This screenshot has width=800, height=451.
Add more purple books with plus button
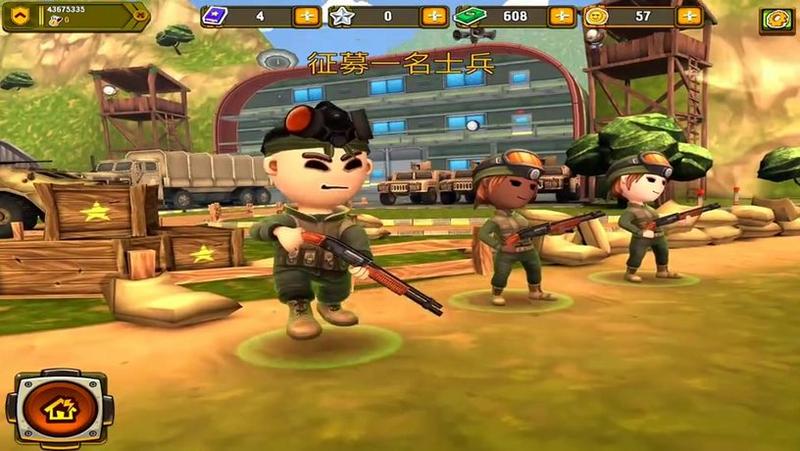307,16
